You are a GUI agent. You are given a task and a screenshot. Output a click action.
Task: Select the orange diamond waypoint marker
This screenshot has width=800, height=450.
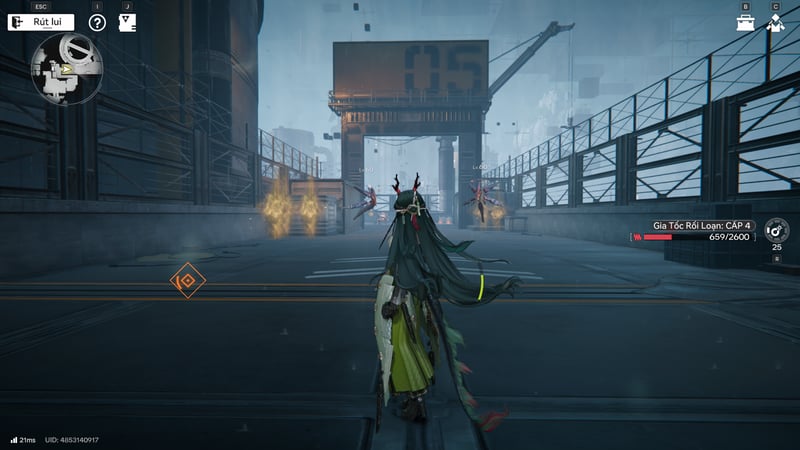(x=187, y=281)
